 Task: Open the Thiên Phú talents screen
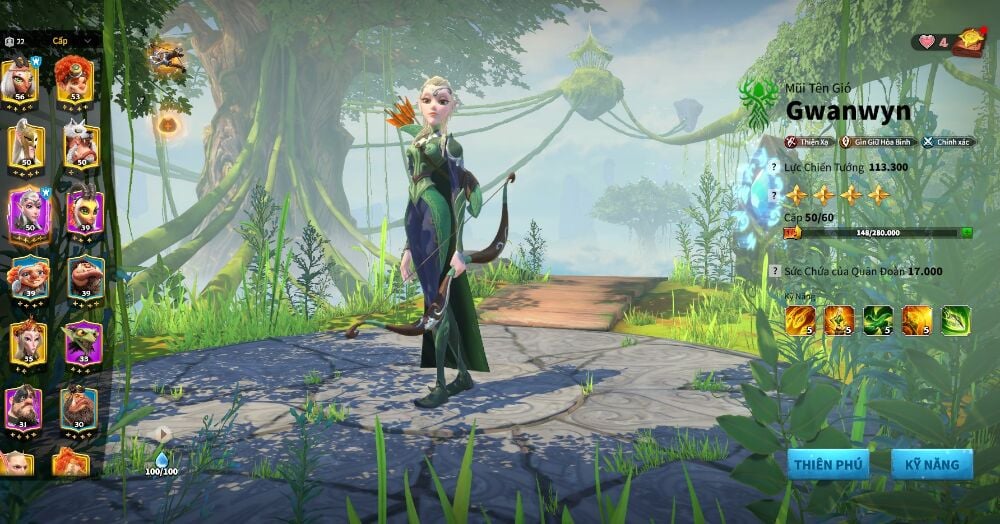pyautogui.click(x=826, y=463)
